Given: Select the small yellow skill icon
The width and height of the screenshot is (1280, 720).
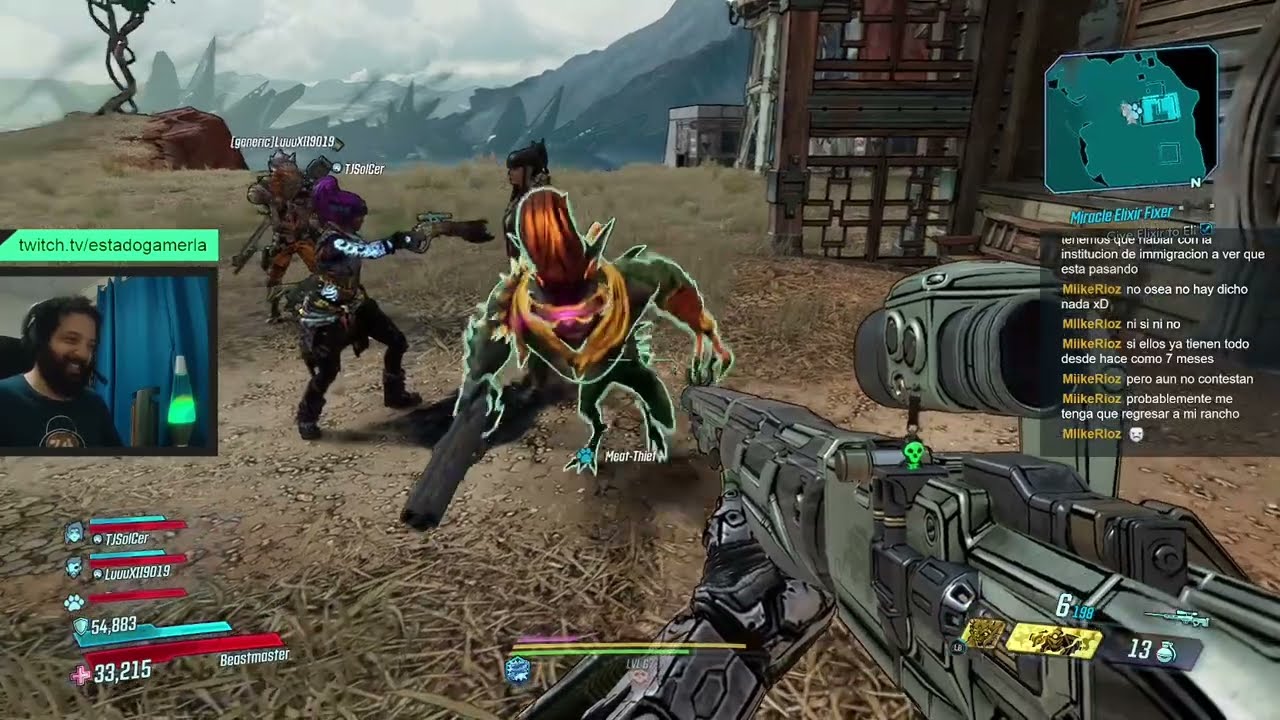Looking at the screenshot, I should pyautogui.click(x=983, y=632).
